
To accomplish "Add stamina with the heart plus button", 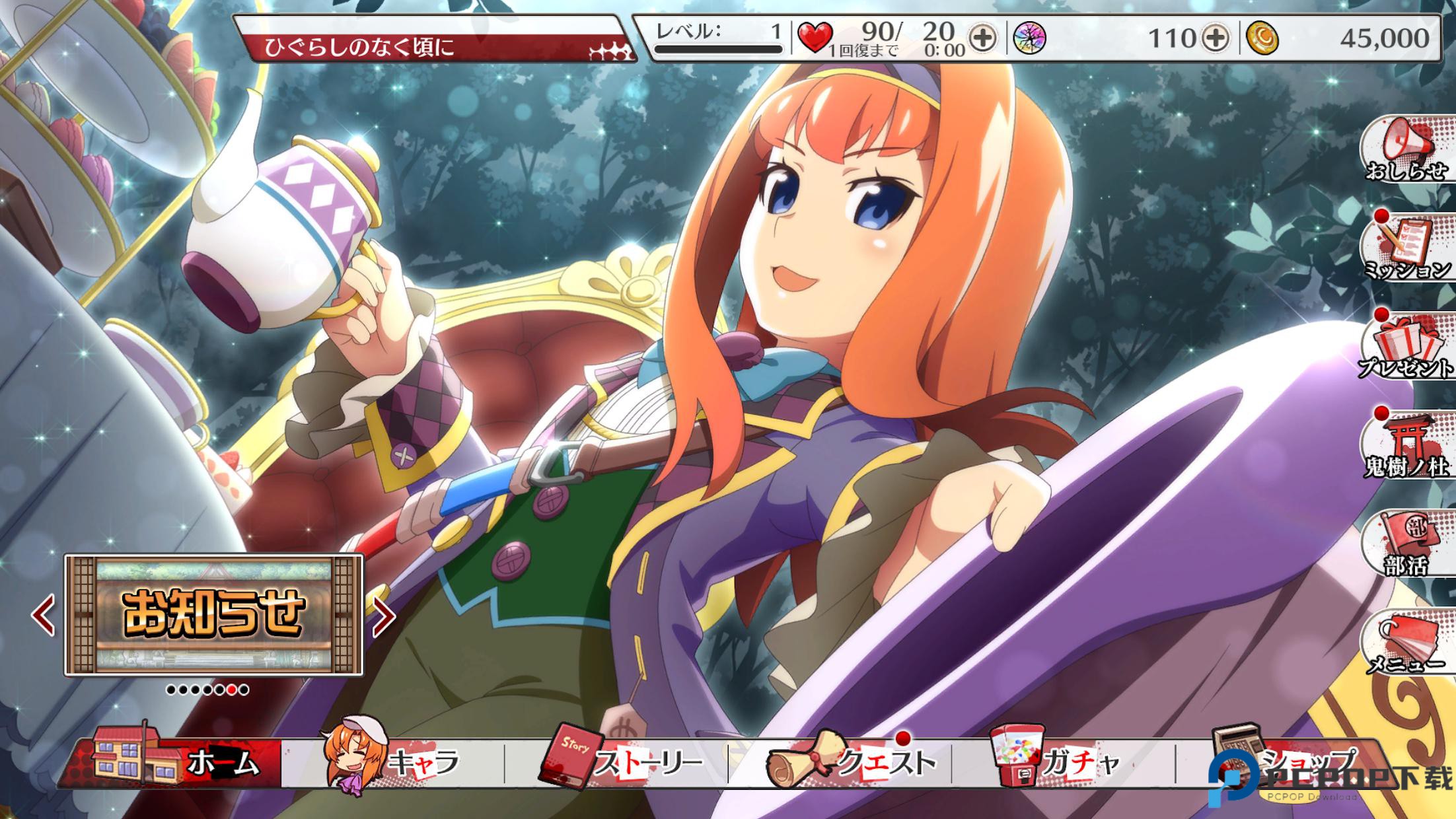I will pos(983,38).
